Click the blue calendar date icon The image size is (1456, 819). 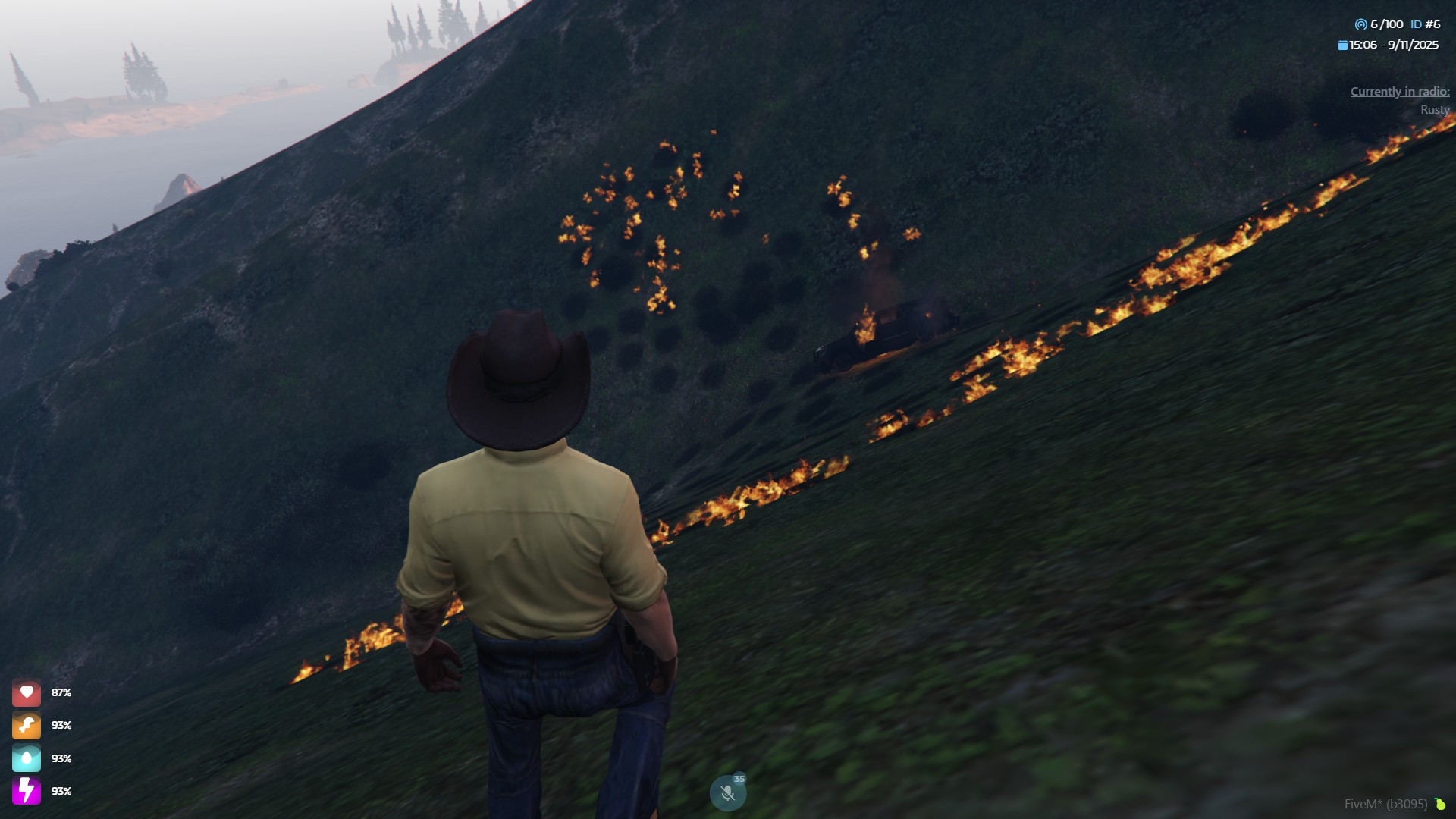pos(1343,45)
